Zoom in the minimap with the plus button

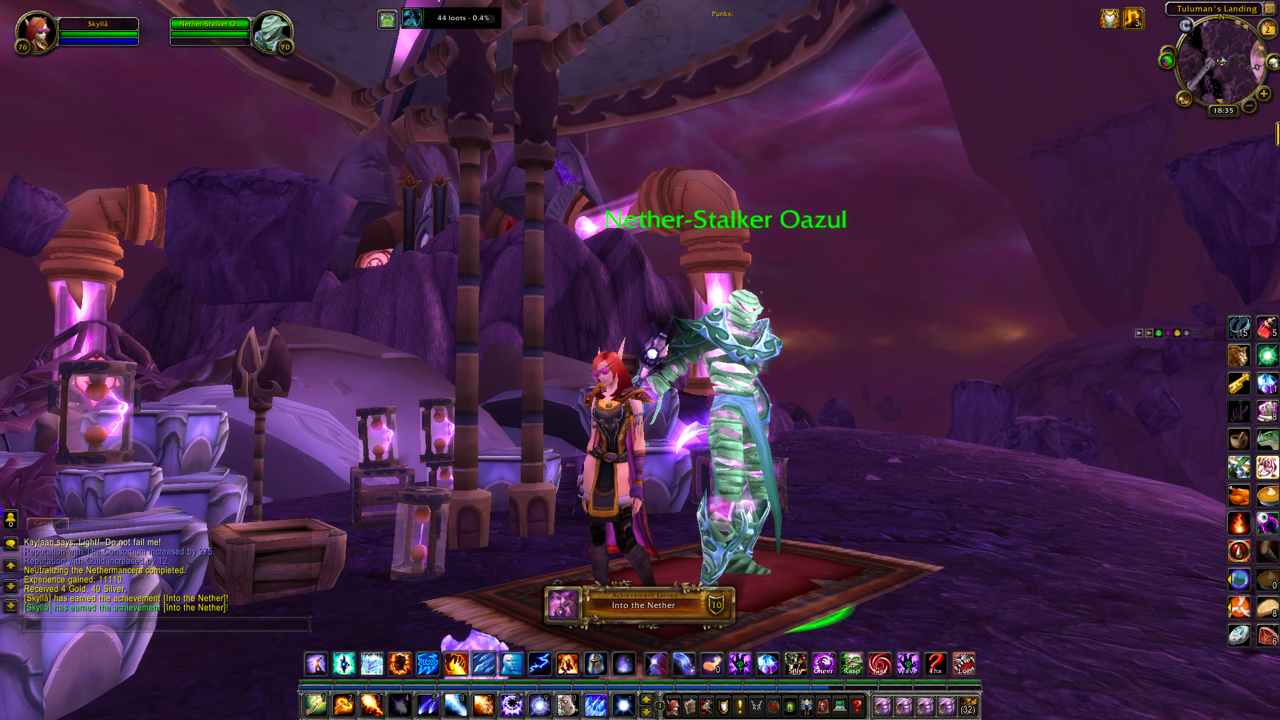click(1264, 93)
